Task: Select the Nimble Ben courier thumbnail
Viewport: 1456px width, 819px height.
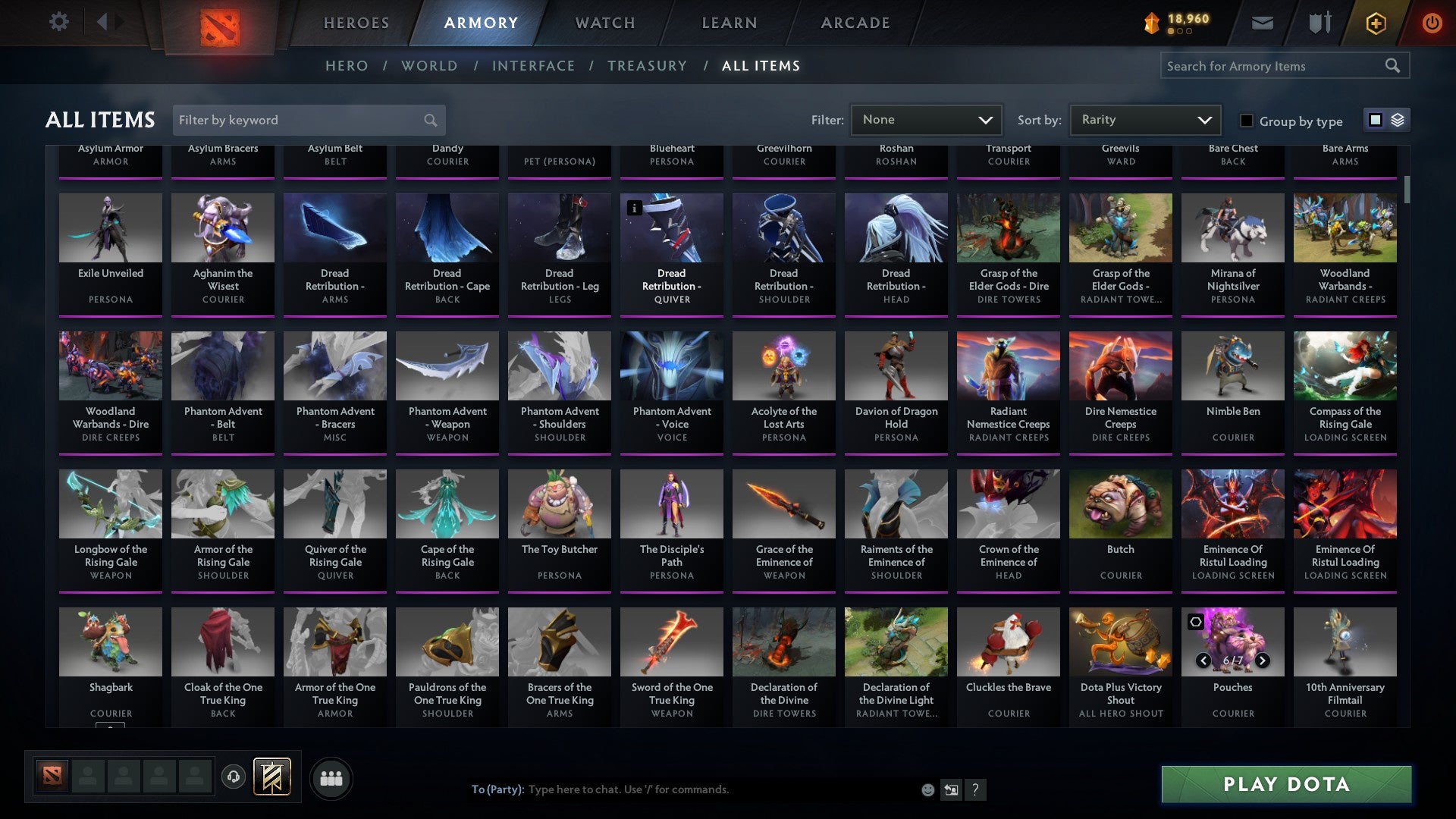Action: pos(1232,366)
